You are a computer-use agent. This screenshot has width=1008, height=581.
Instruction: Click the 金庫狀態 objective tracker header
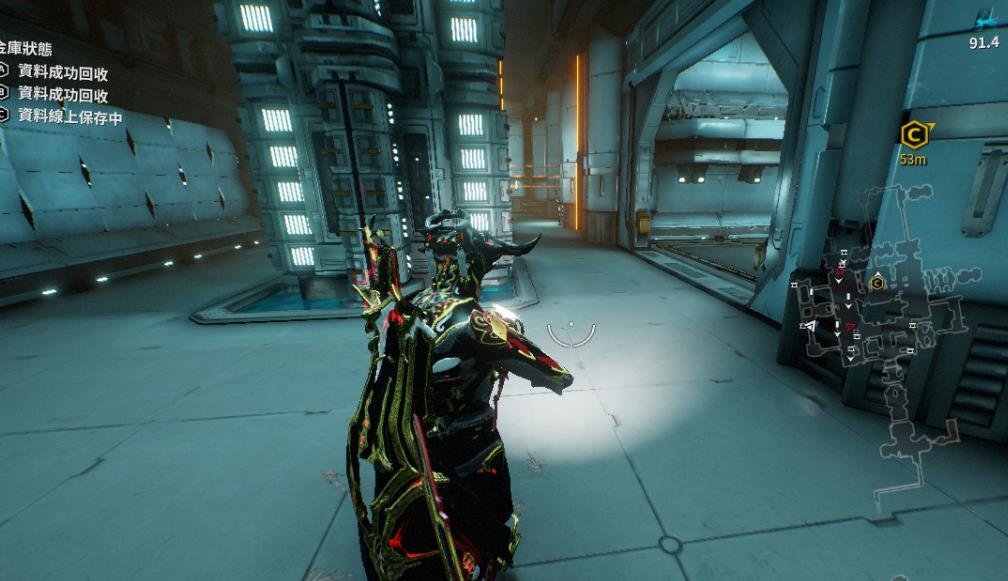pyautogui.click(x=26, y=48)
